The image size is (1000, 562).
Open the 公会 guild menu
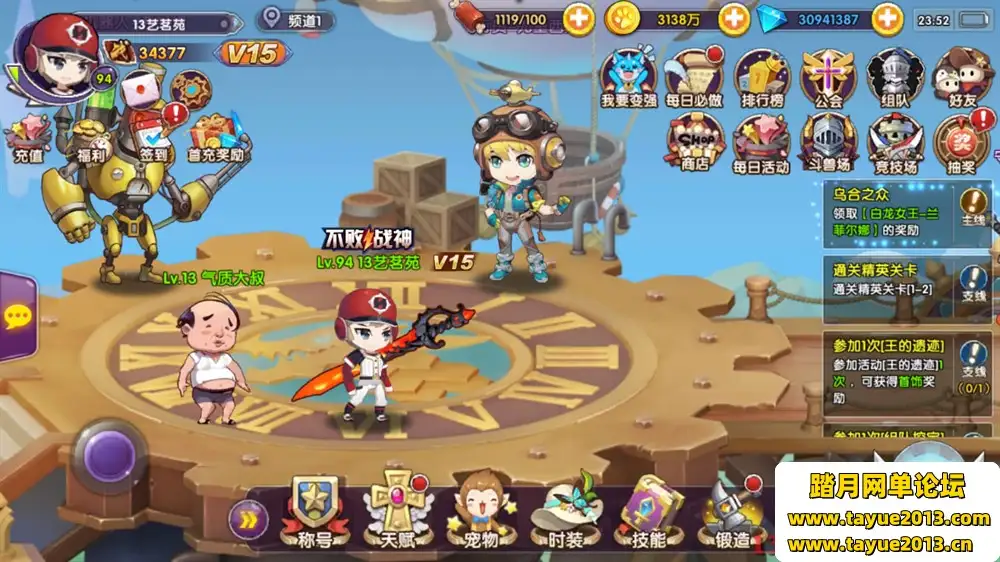coord(828,74)
